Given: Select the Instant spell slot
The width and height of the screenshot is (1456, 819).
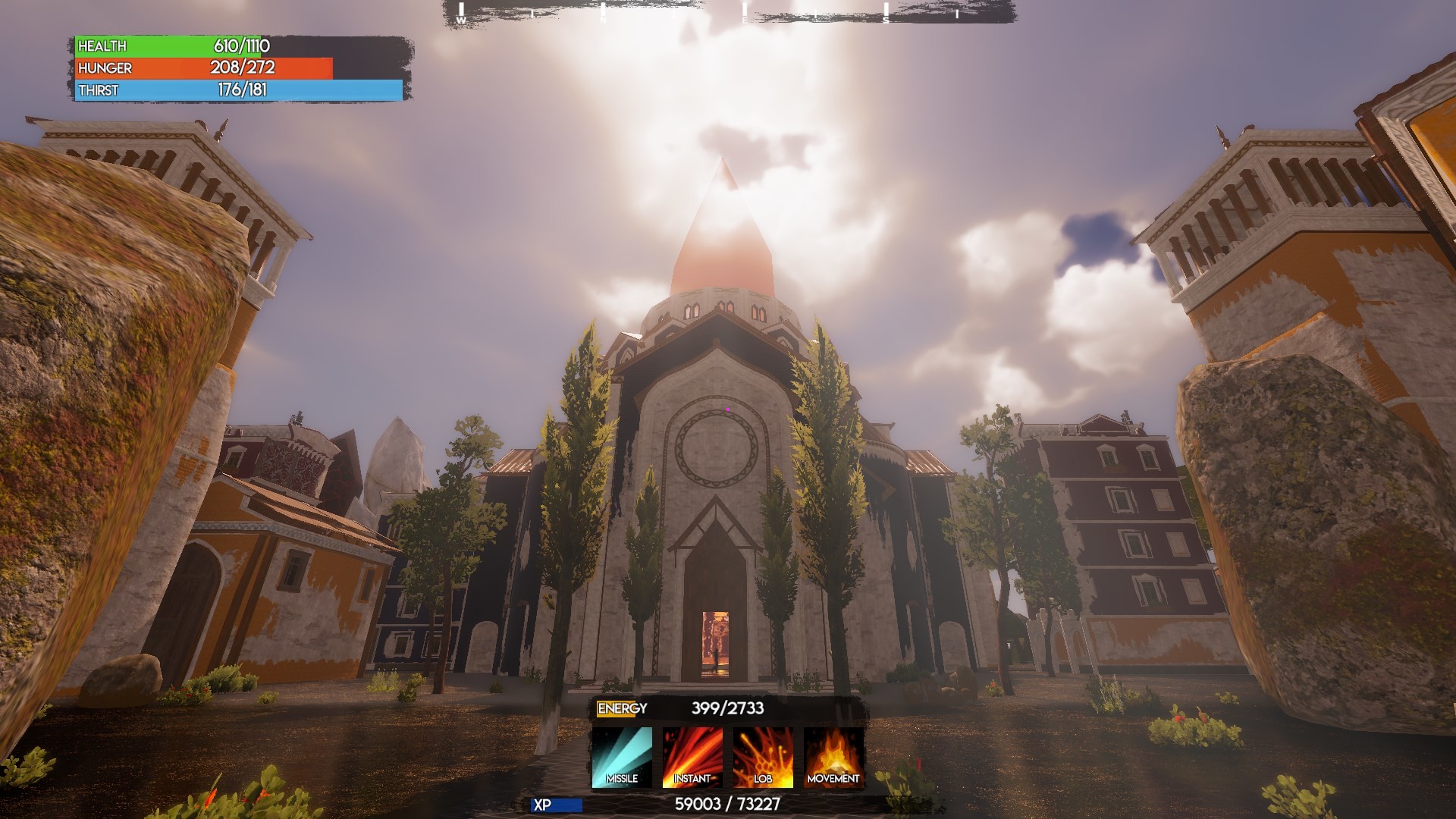Looking at the screenshot, I should pos(692,758).
